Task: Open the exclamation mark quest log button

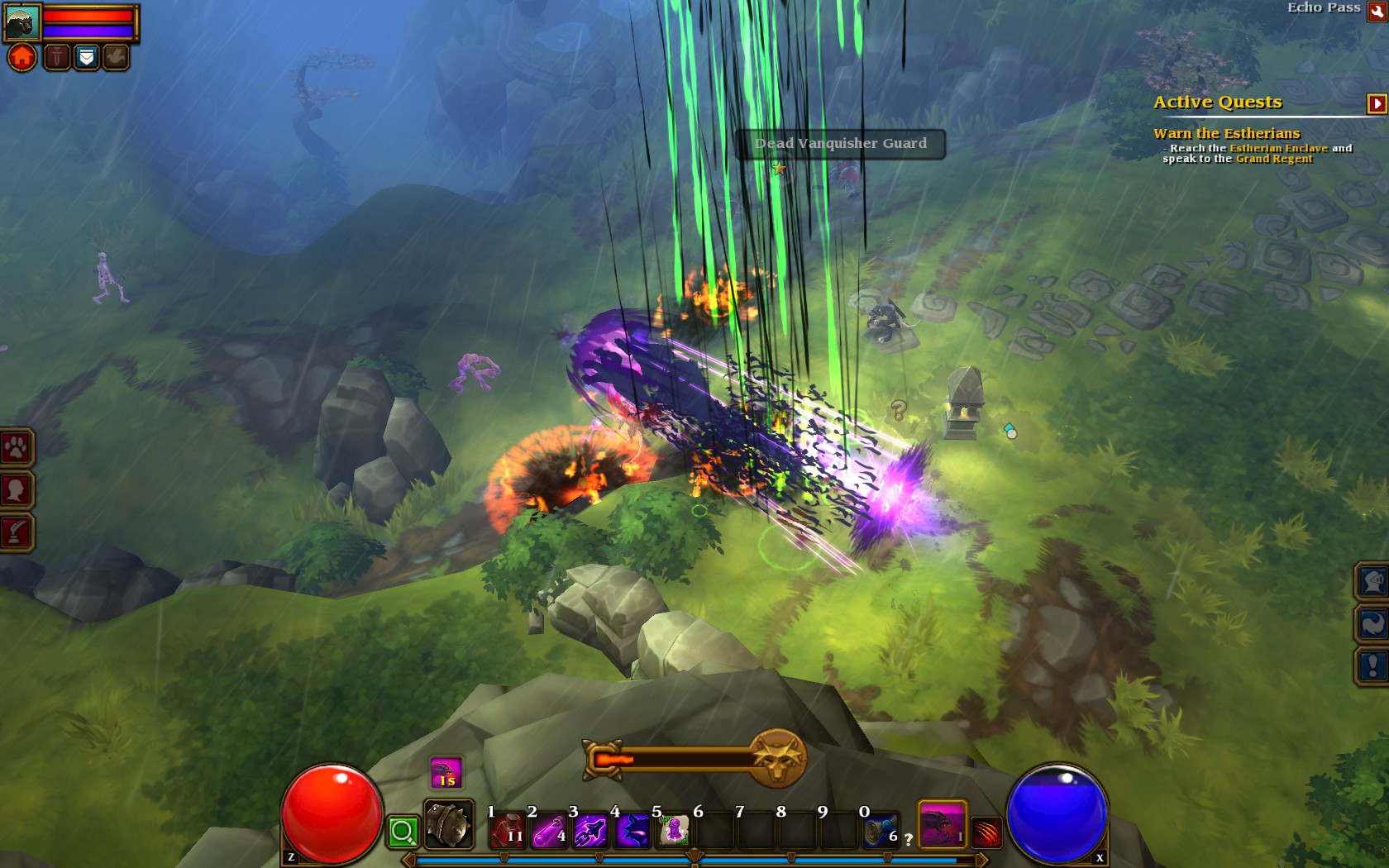Action: 1372,665
